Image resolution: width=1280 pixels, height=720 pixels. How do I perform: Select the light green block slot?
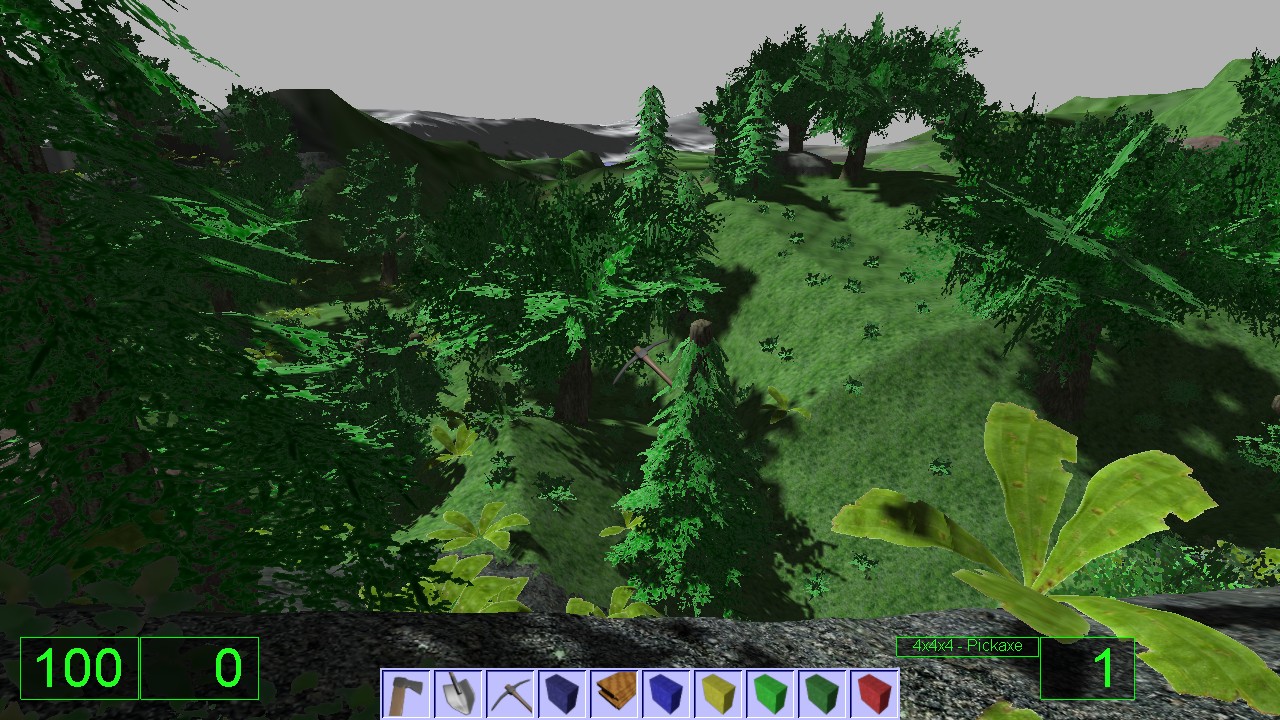click(770, 694)
